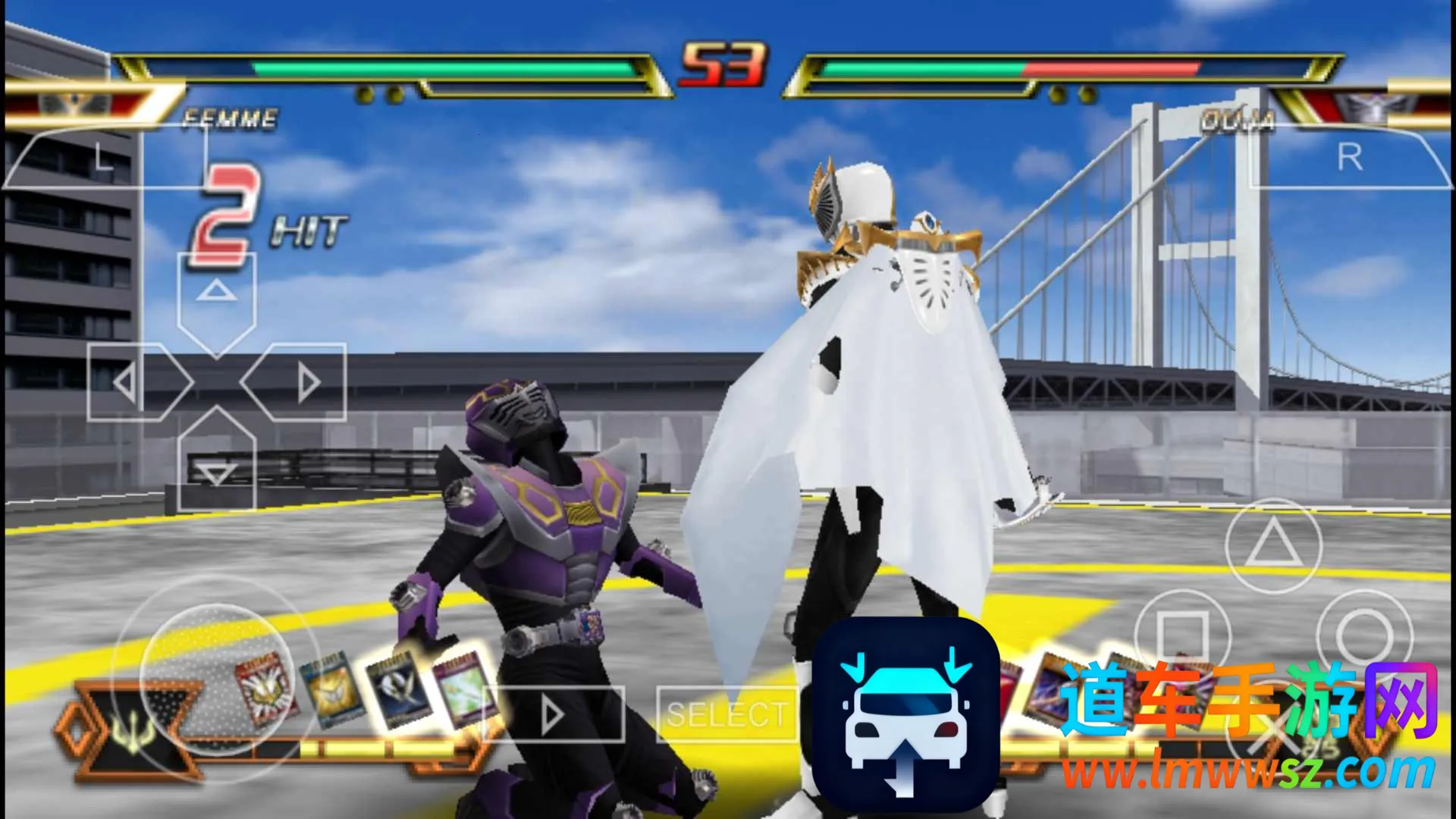Tap the SELECT touch button
This screenshot has width=1456, height=819.
tap(726, 714)
